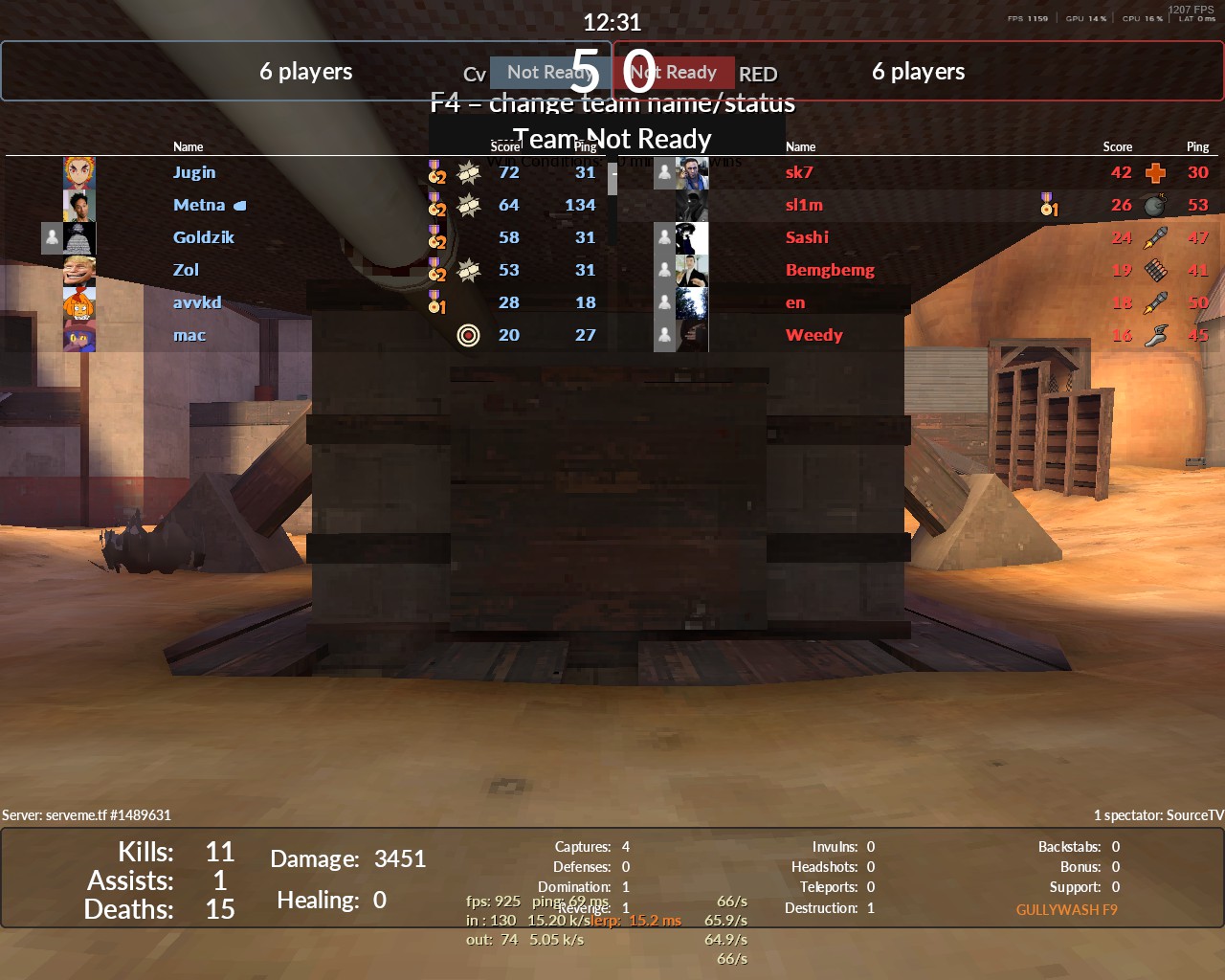Viewport: 1225px width, 980px height.
Task: Click the Goldzik player entry
Action: [203, 237]
